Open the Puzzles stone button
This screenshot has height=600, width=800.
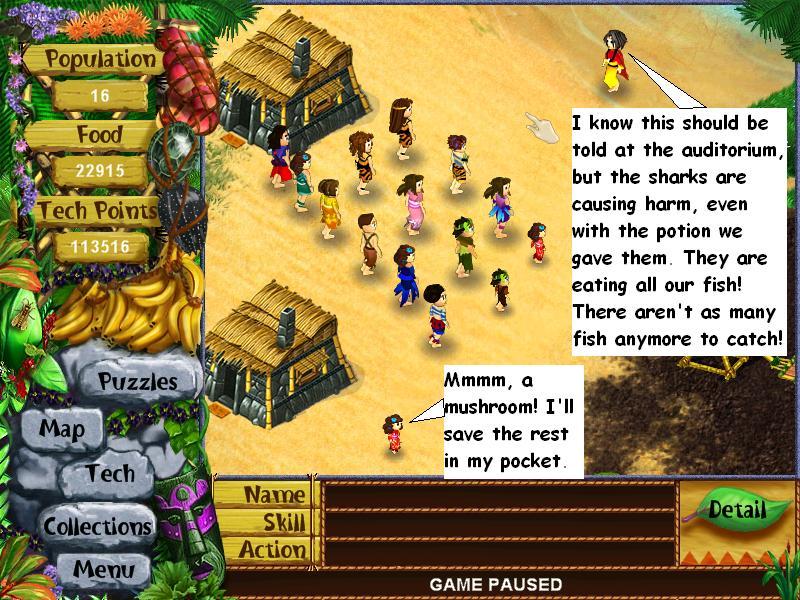point(137,381)
